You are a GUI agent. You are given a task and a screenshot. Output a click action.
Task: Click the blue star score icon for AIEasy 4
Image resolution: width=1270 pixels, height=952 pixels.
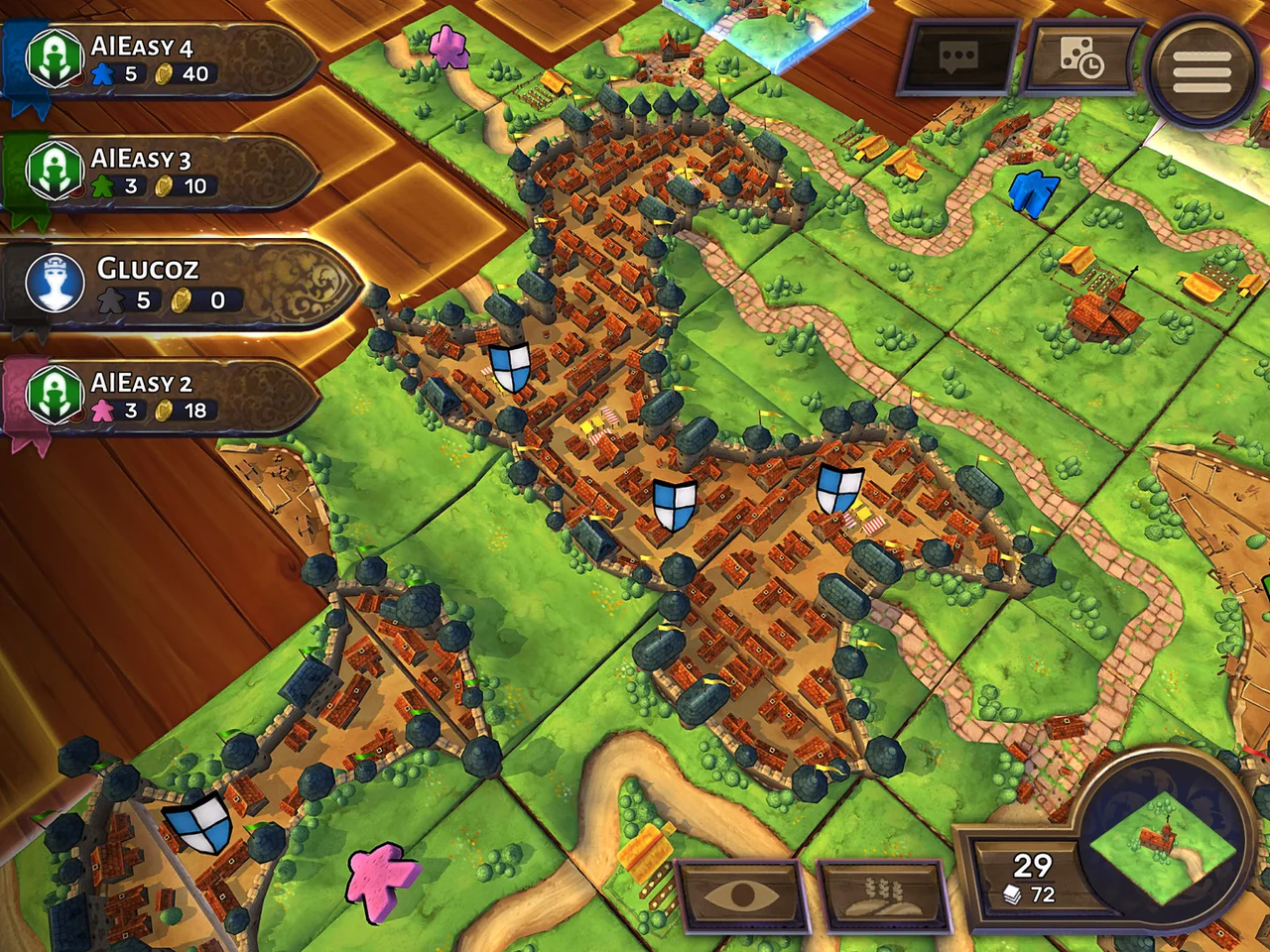(101, 71)
